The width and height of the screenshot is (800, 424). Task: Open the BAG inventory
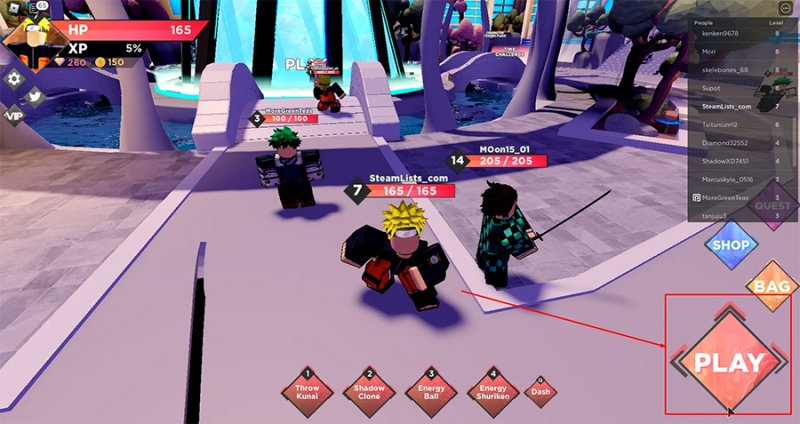773,287
